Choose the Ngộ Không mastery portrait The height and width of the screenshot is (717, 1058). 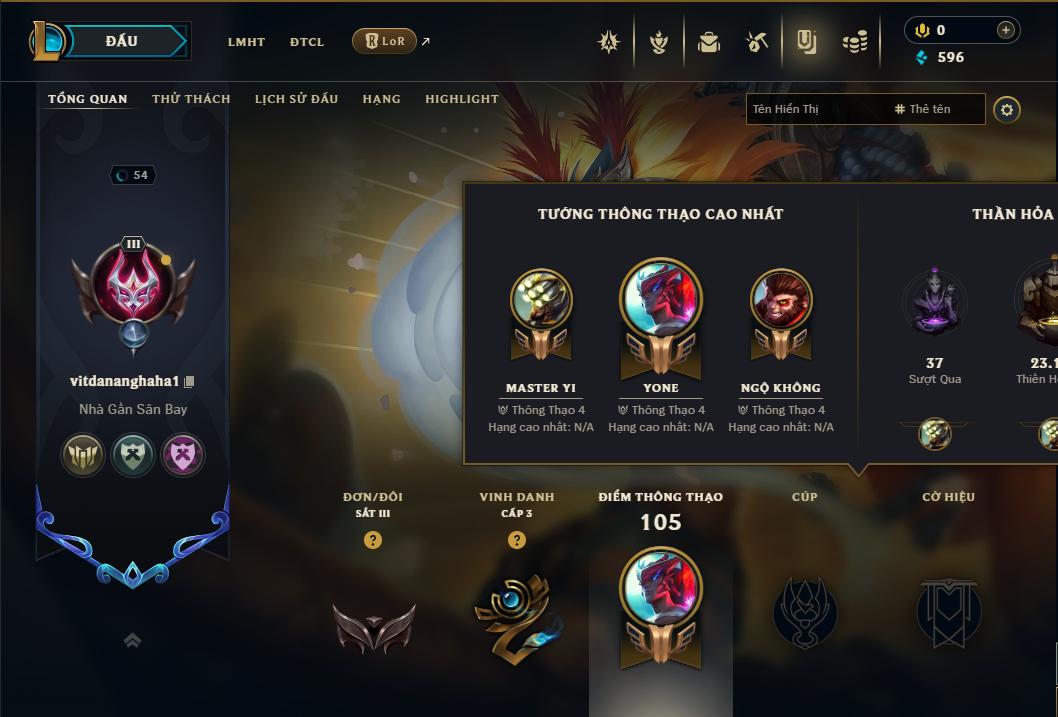tap(781, 300)
